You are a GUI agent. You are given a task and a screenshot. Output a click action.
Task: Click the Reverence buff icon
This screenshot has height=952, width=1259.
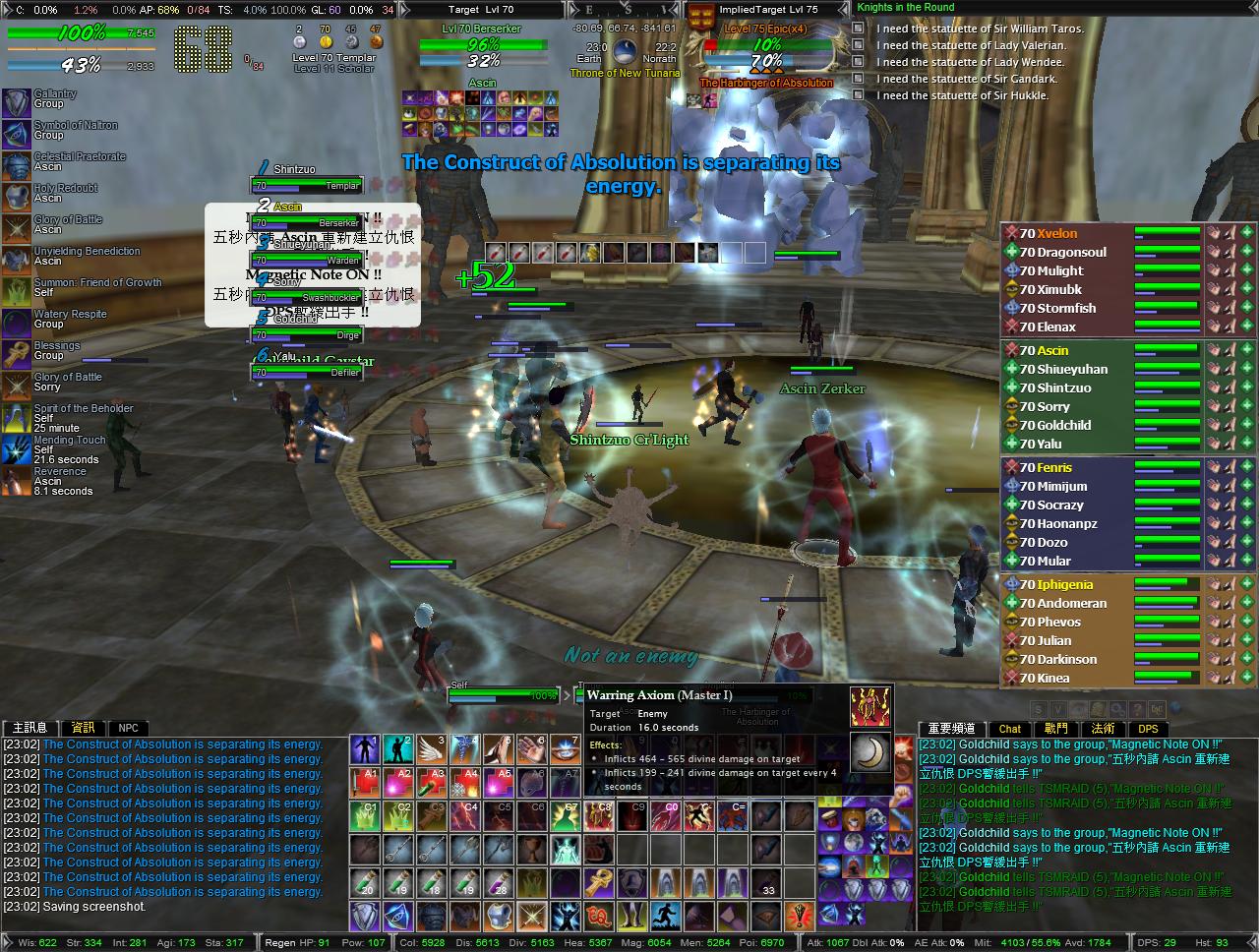pos(16,479)
